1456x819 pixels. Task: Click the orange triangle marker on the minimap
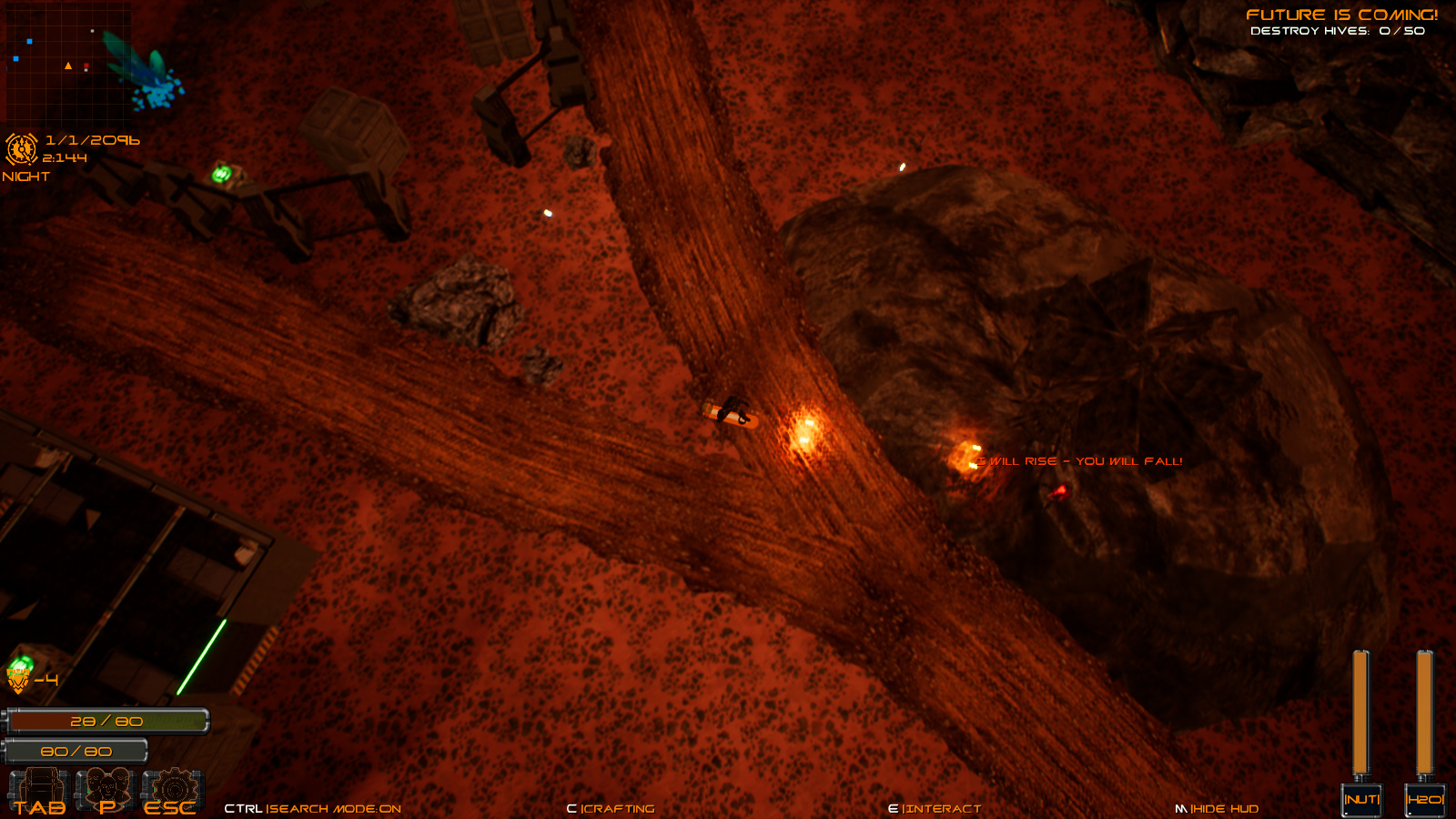point(68,66)
